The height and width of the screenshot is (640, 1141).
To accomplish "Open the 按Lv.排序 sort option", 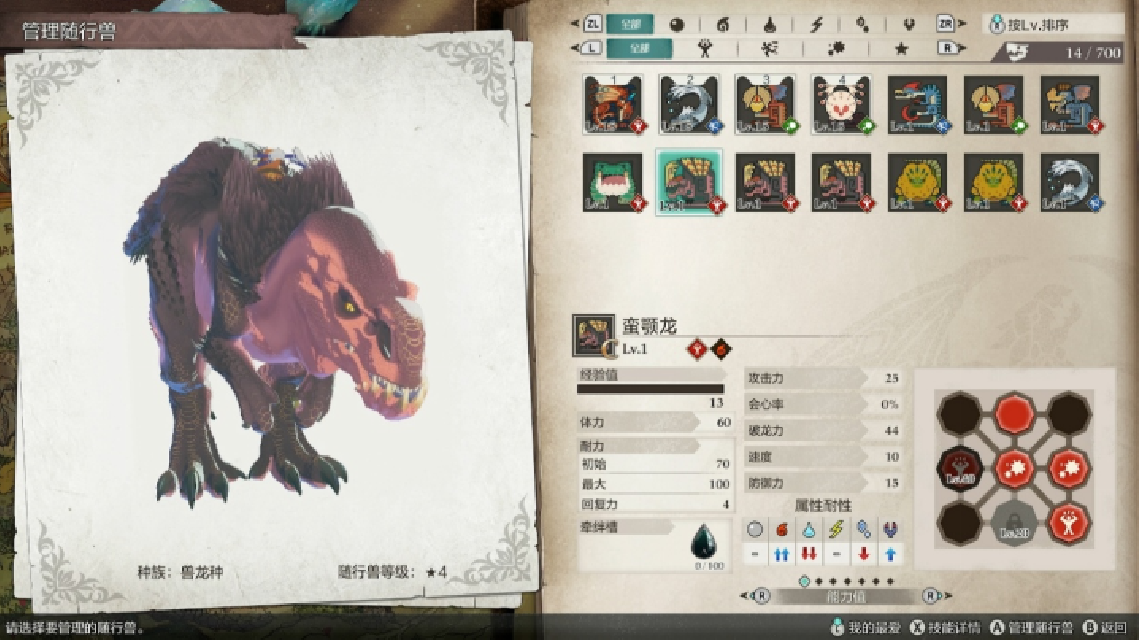I will coord(1053,24).
